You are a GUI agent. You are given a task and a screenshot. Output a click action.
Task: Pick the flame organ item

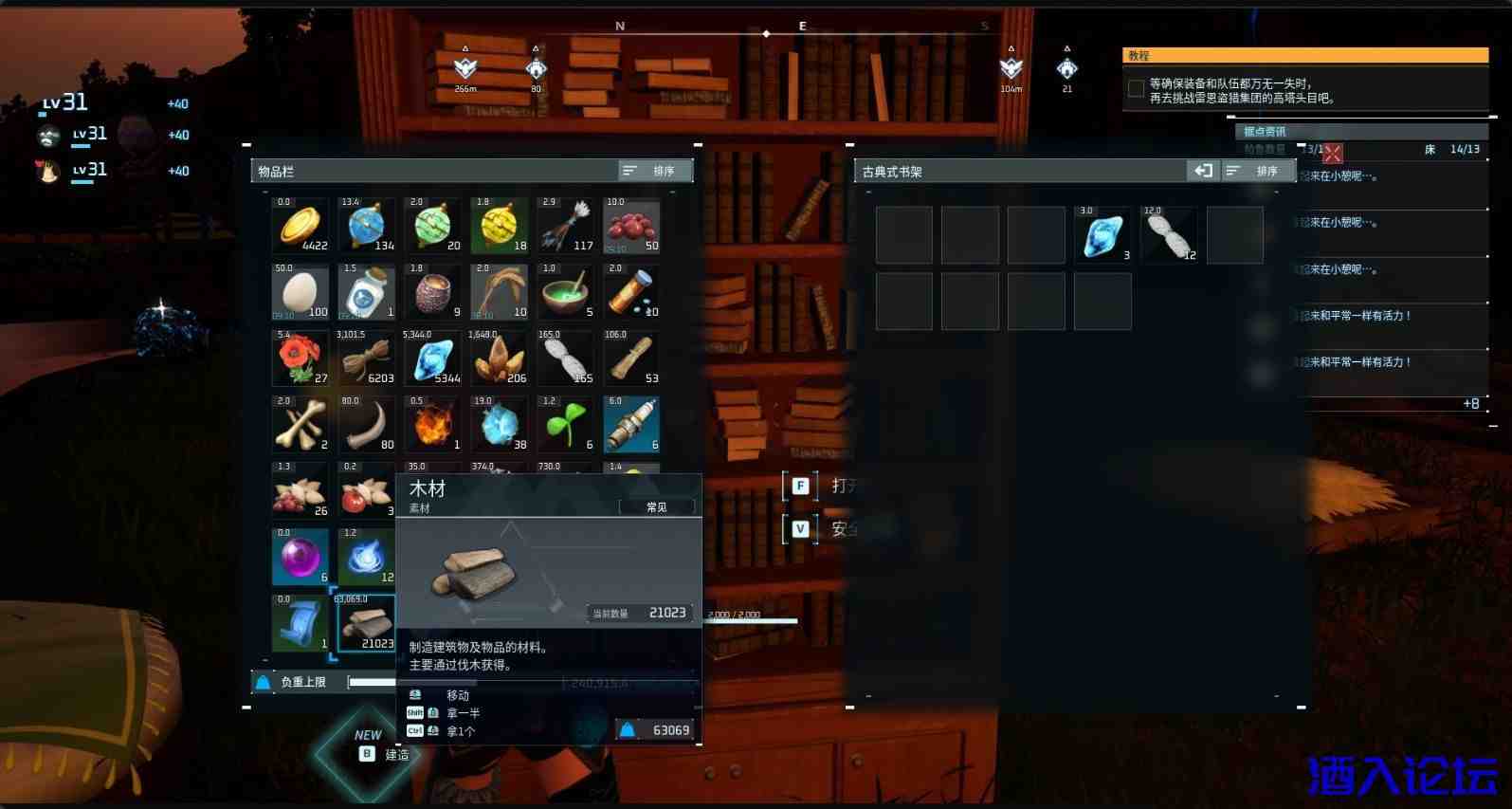(433, 426)
